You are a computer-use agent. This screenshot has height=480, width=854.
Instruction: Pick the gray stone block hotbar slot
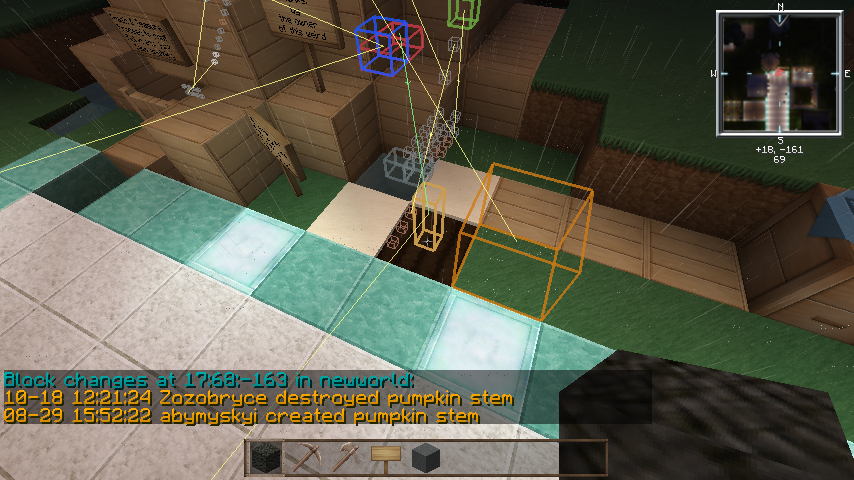(426, 458)
